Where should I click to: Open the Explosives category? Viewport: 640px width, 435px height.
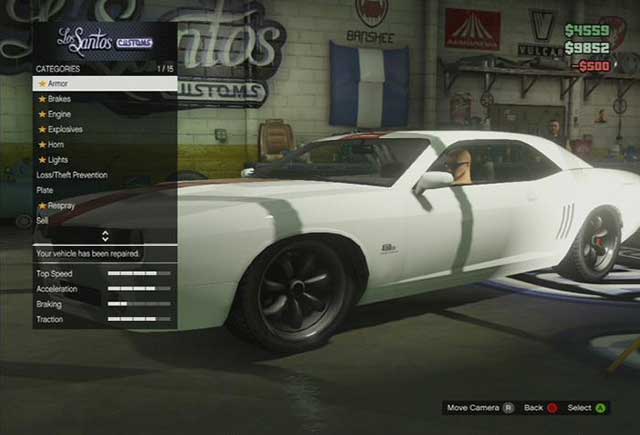point(65,129)
